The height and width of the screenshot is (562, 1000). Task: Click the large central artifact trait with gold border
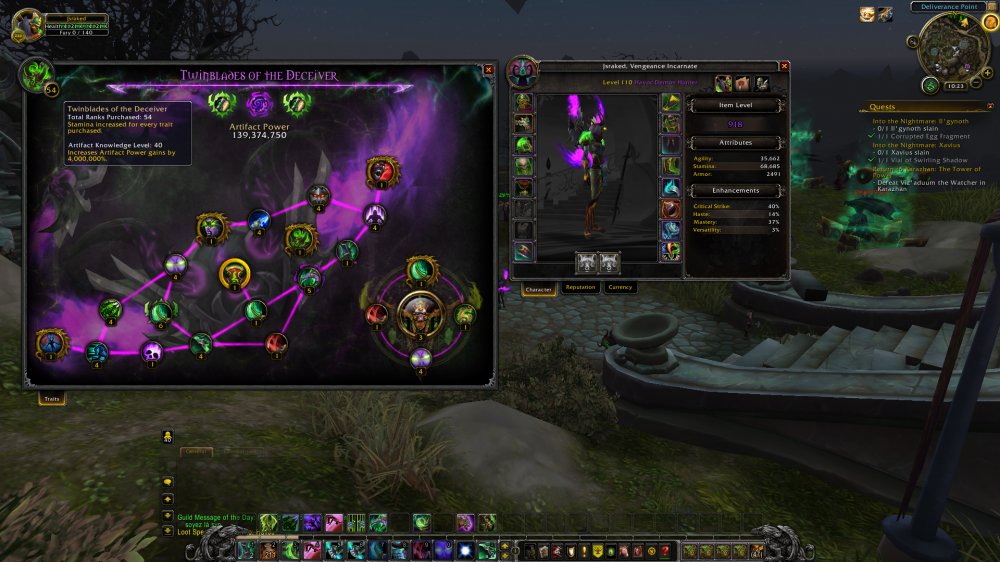coord(421,314)
